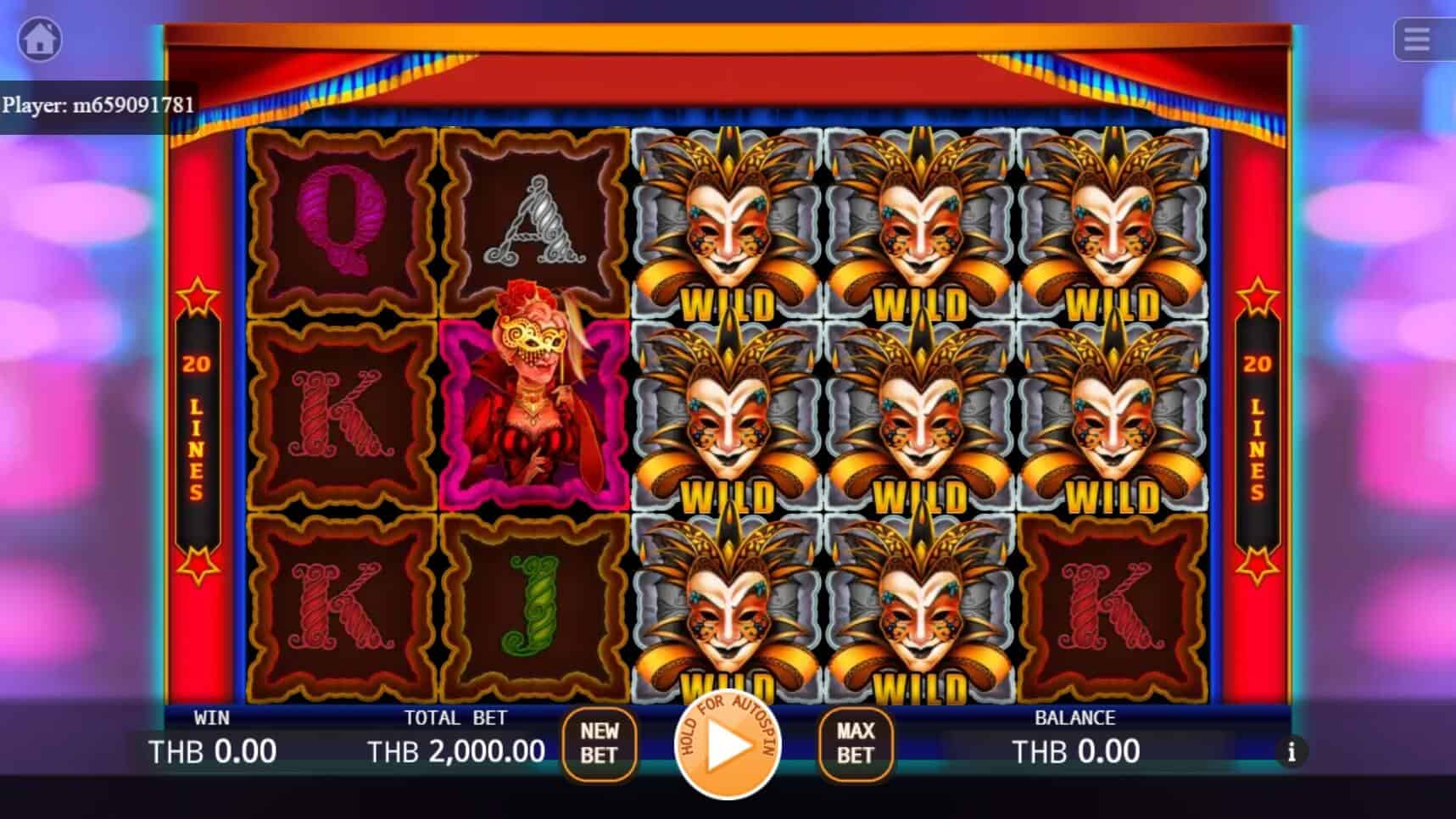Screen dimensions: 1456x819
Task: Click the top WILD joker mask on reel three
Action: pos(729,222)
